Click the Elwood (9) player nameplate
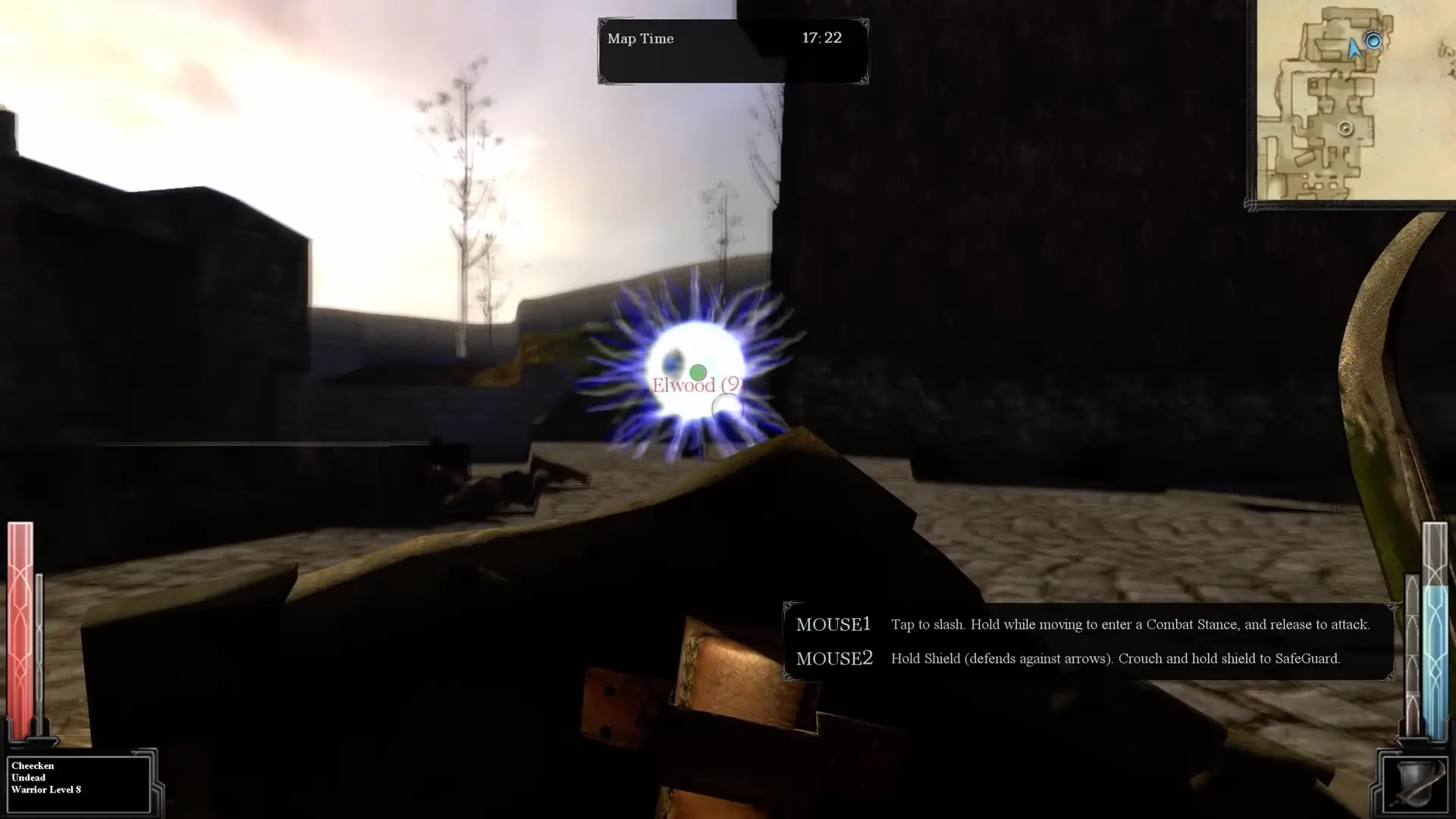The width and height of the screenshot is (1456, 819). (x=698, y=386)
